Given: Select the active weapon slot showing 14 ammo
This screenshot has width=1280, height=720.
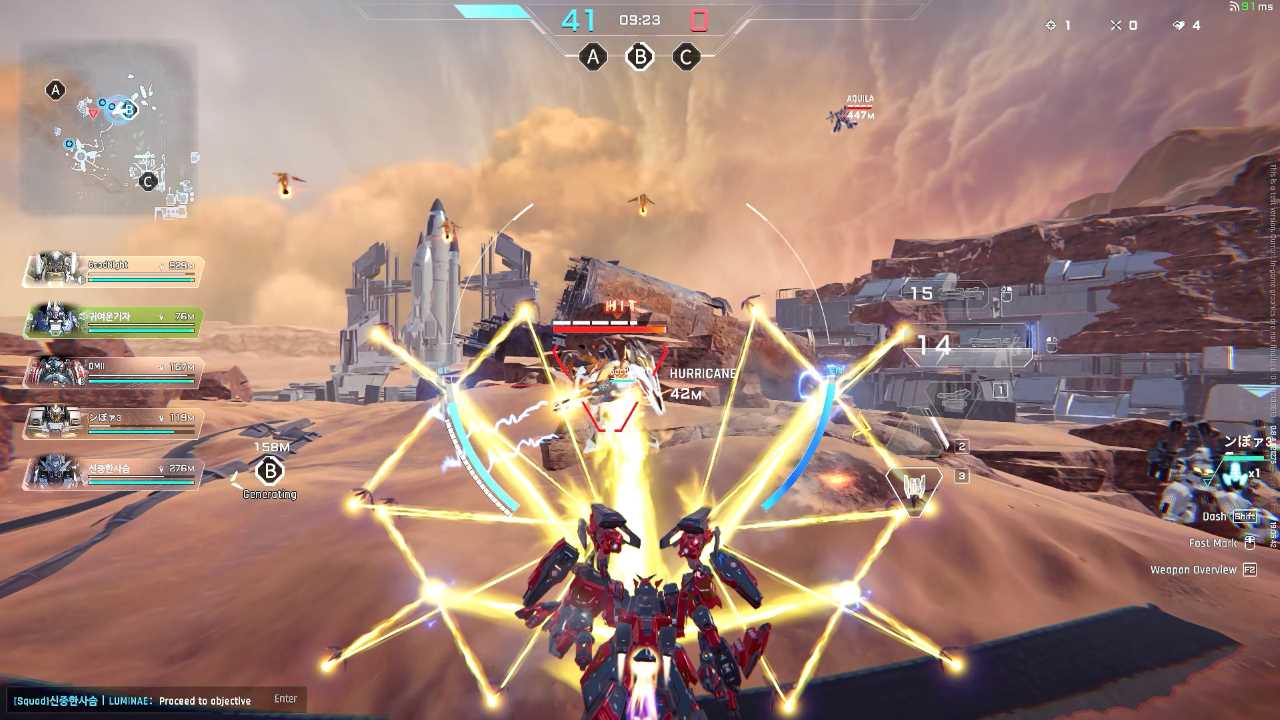Looking at the screenshot, I should click(966, 348).
